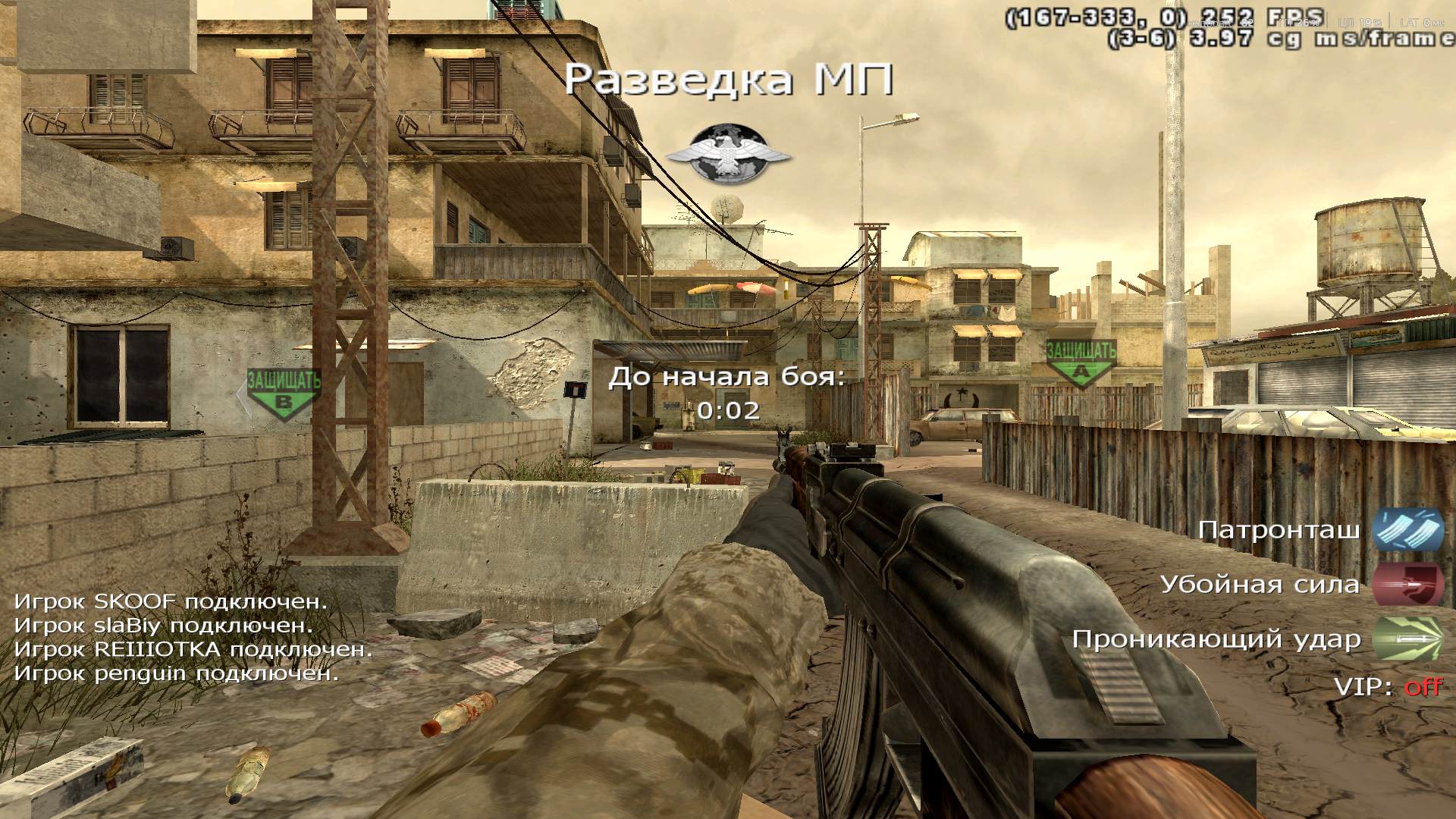This screenshot has width=1456, height=819.
Task: Select the green objective B defend marker
Action: click(x=284, y=392)
